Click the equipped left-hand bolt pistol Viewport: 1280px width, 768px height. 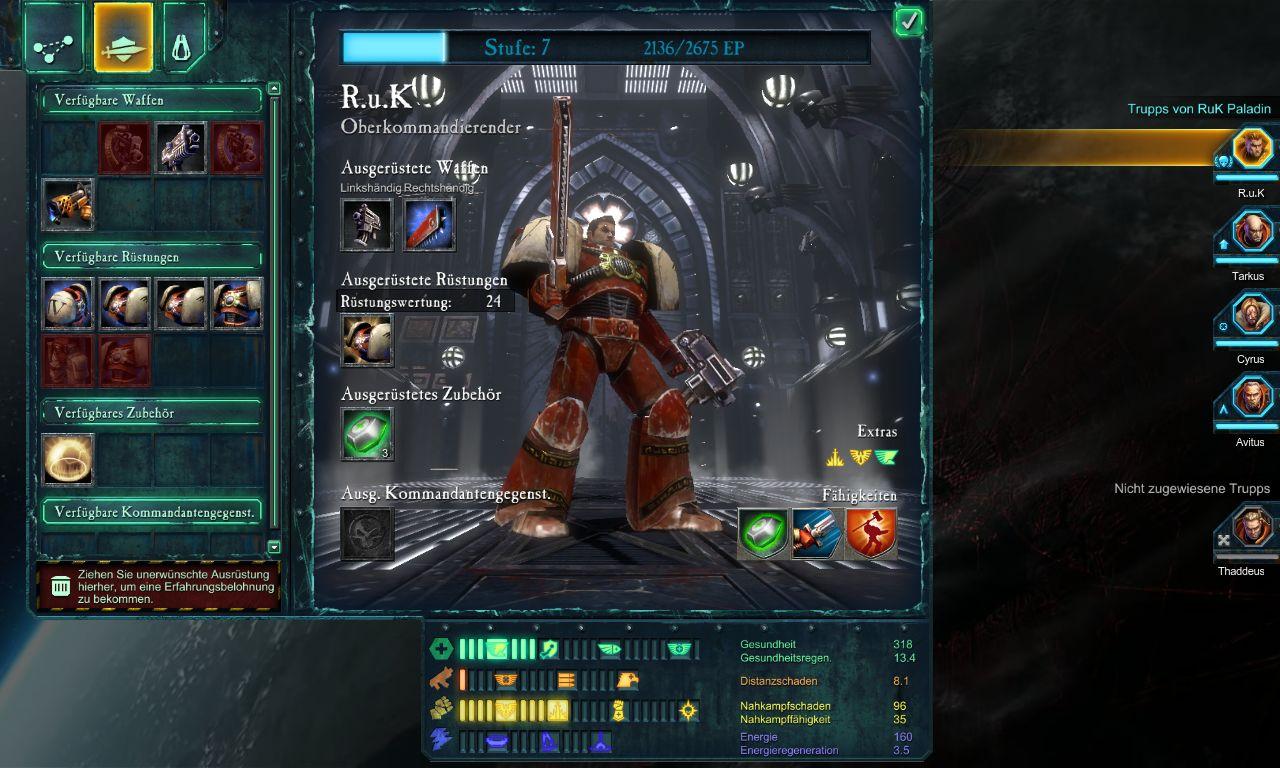pos(367,224)
